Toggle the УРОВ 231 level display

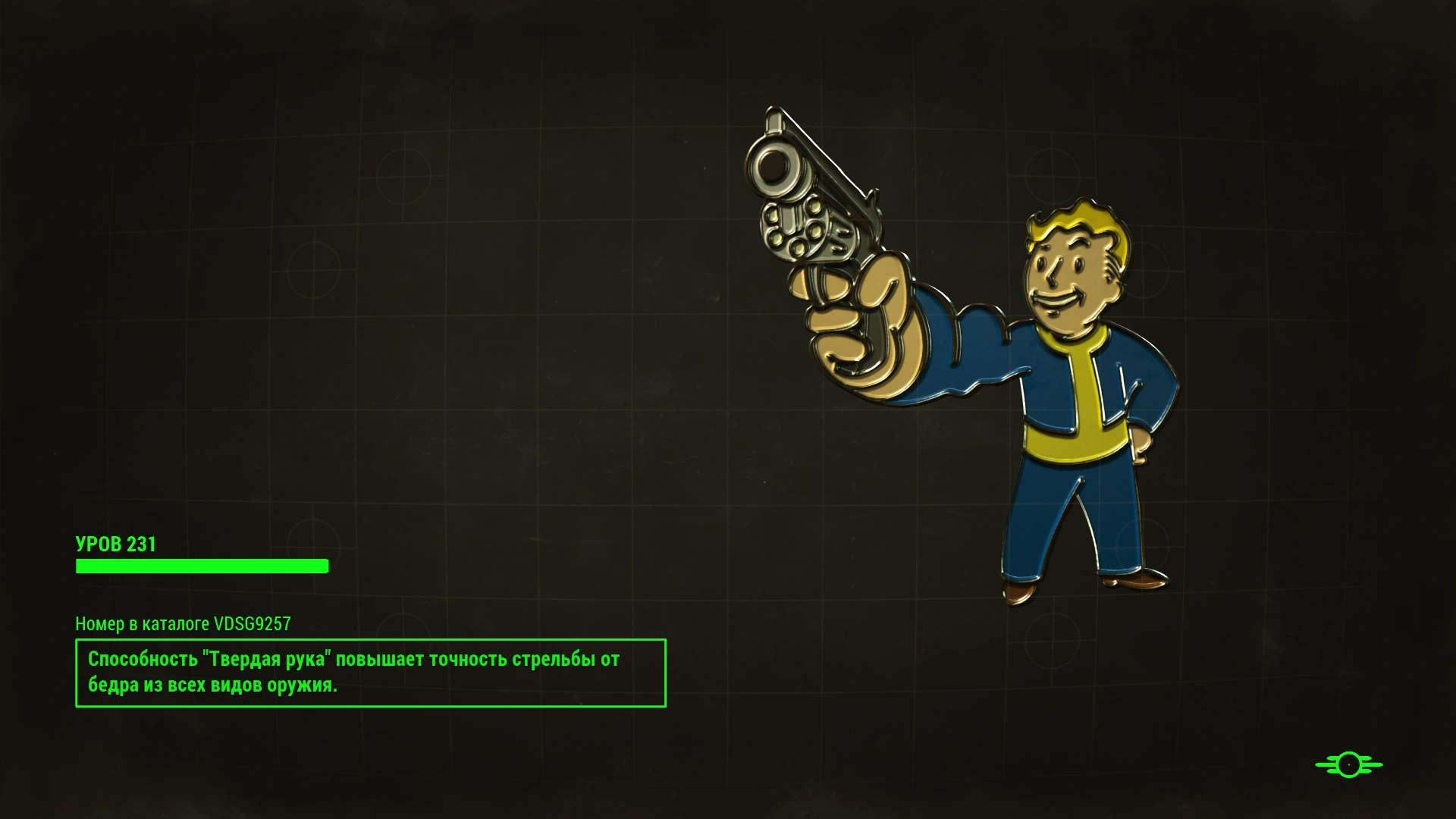click(x=116, y=544)
